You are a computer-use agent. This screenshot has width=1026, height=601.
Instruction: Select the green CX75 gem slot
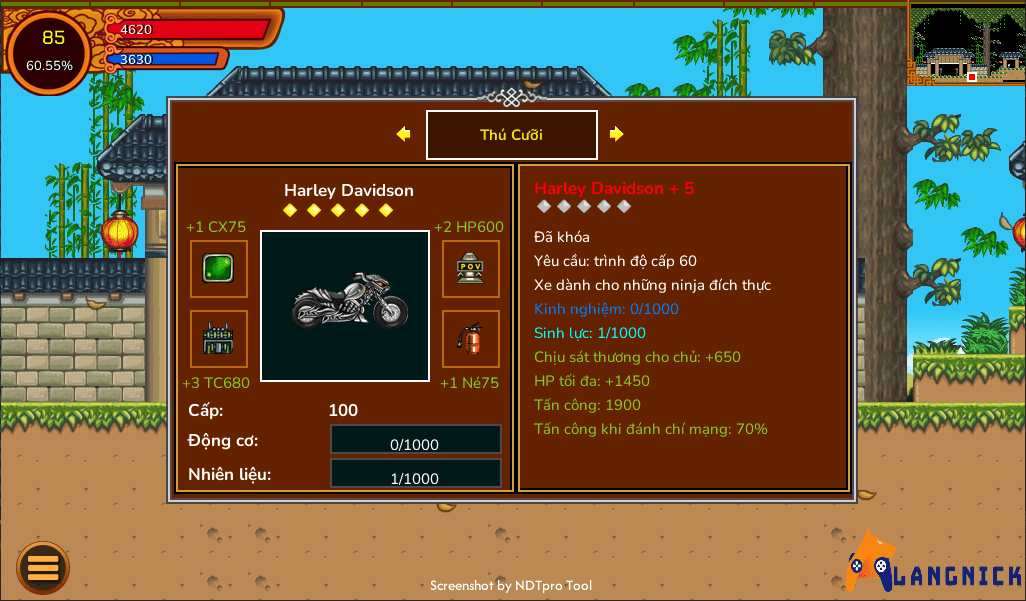coord(219,269)
